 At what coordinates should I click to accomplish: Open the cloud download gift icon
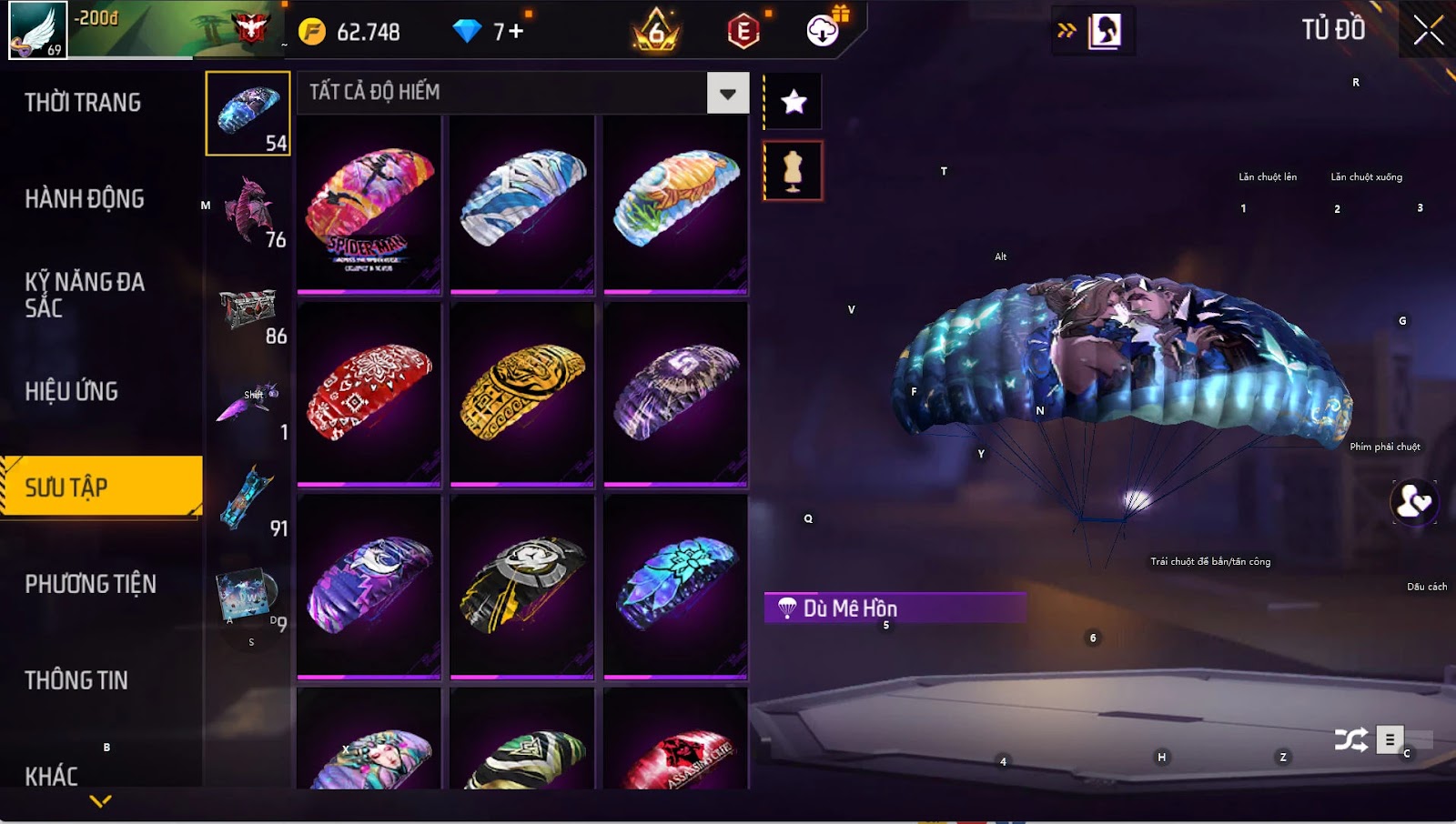[824, 30]
